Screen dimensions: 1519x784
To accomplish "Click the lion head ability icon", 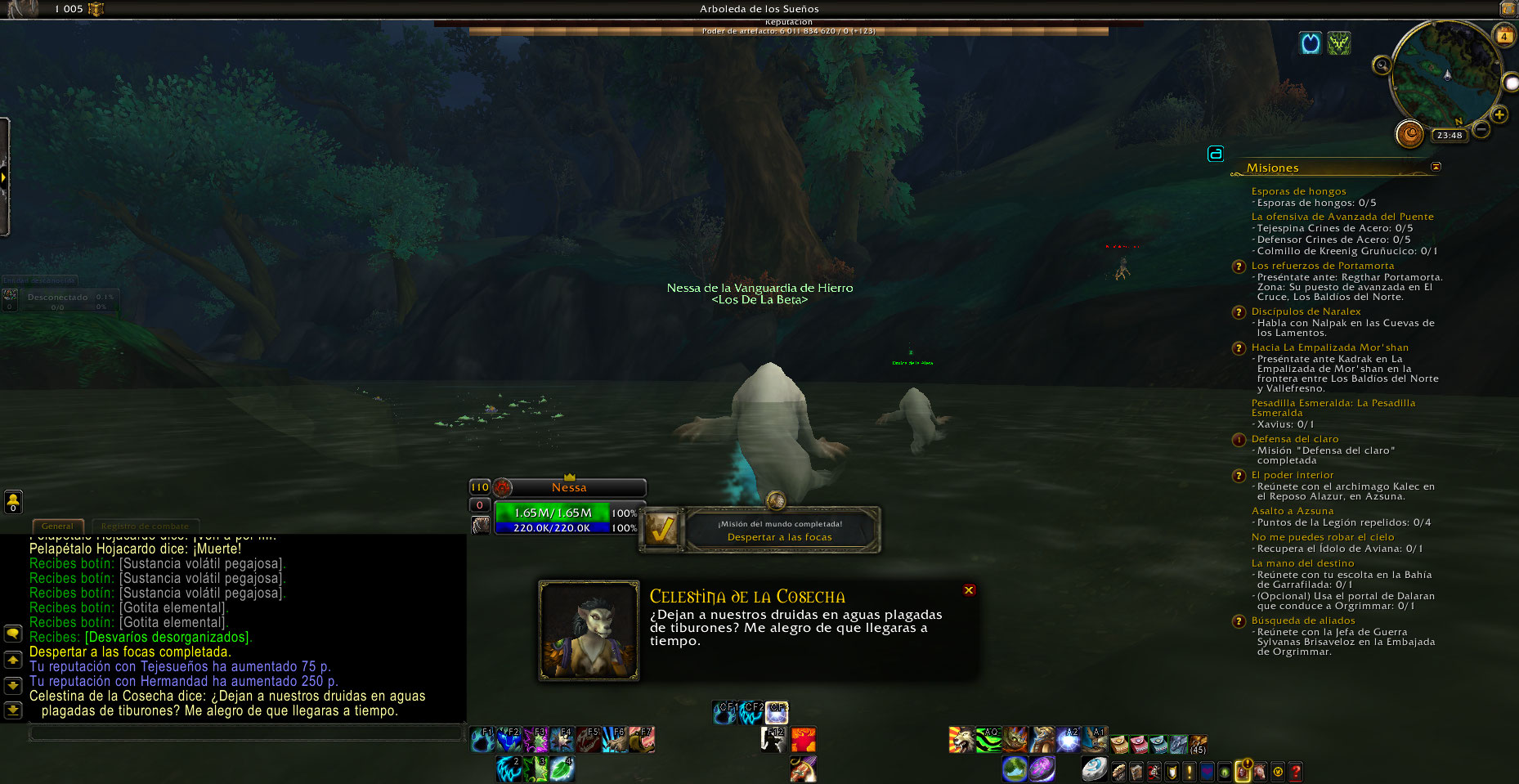I will [961, 740].
